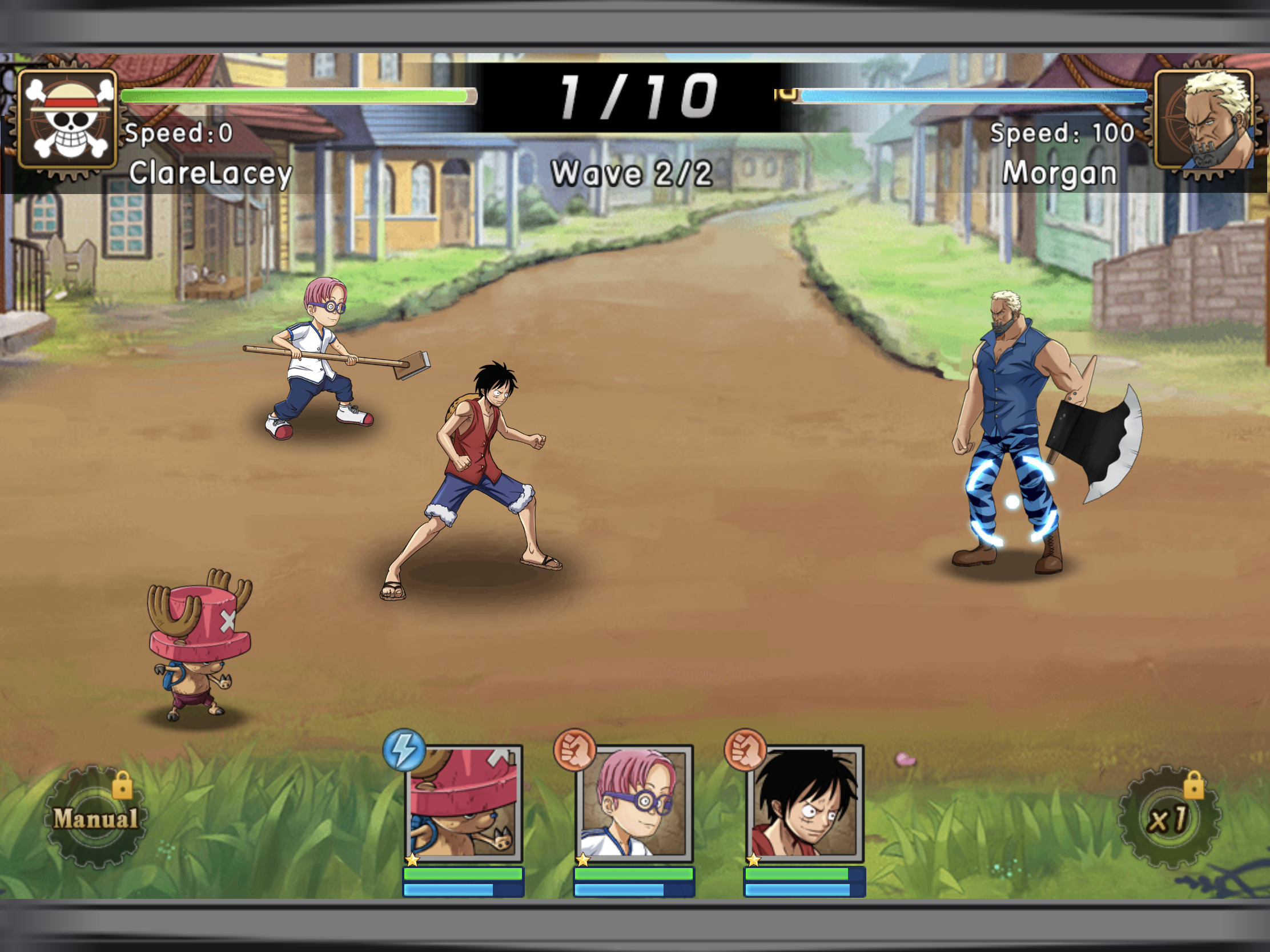This screenshot has height=952, width=1270.
Task: Activate Koby's pink-haired portrait card
Action: (x=634, y=802)
